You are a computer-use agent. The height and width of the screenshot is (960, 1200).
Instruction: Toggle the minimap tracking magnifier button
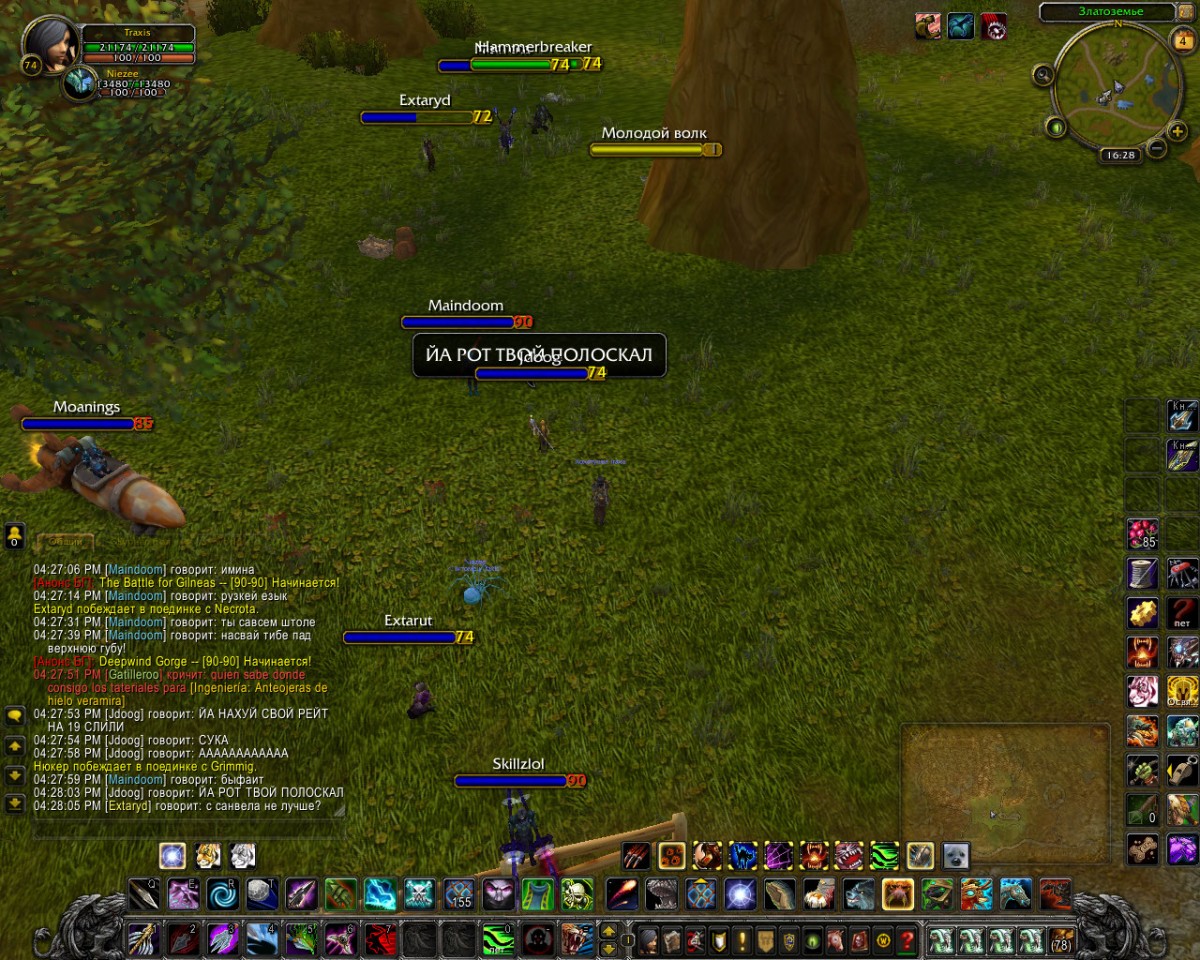[x=1043, y=74]
